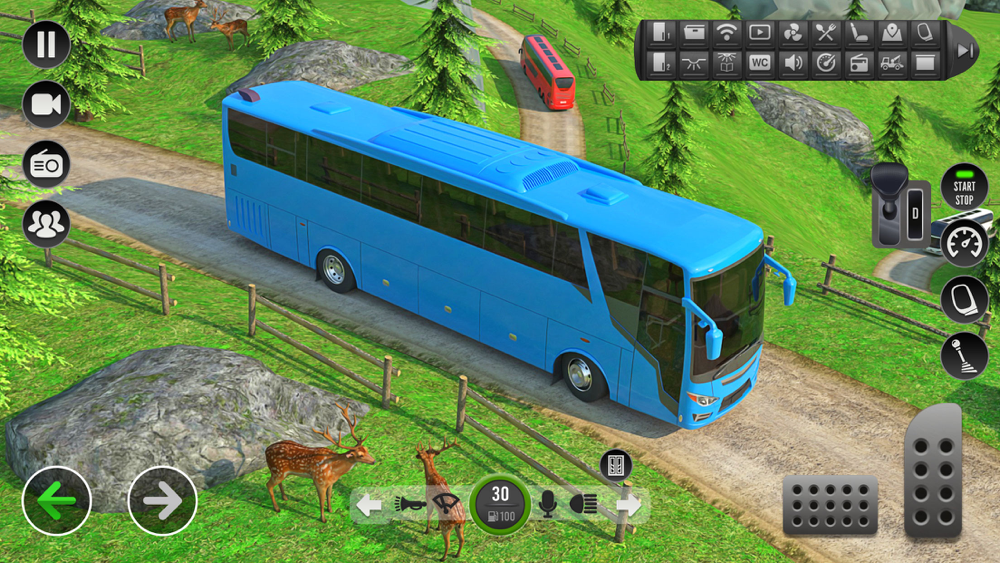Toggle Wi-Fi in the top toolbar
This screenshot has width=1000, height=563.
click(x=727, y=33)
